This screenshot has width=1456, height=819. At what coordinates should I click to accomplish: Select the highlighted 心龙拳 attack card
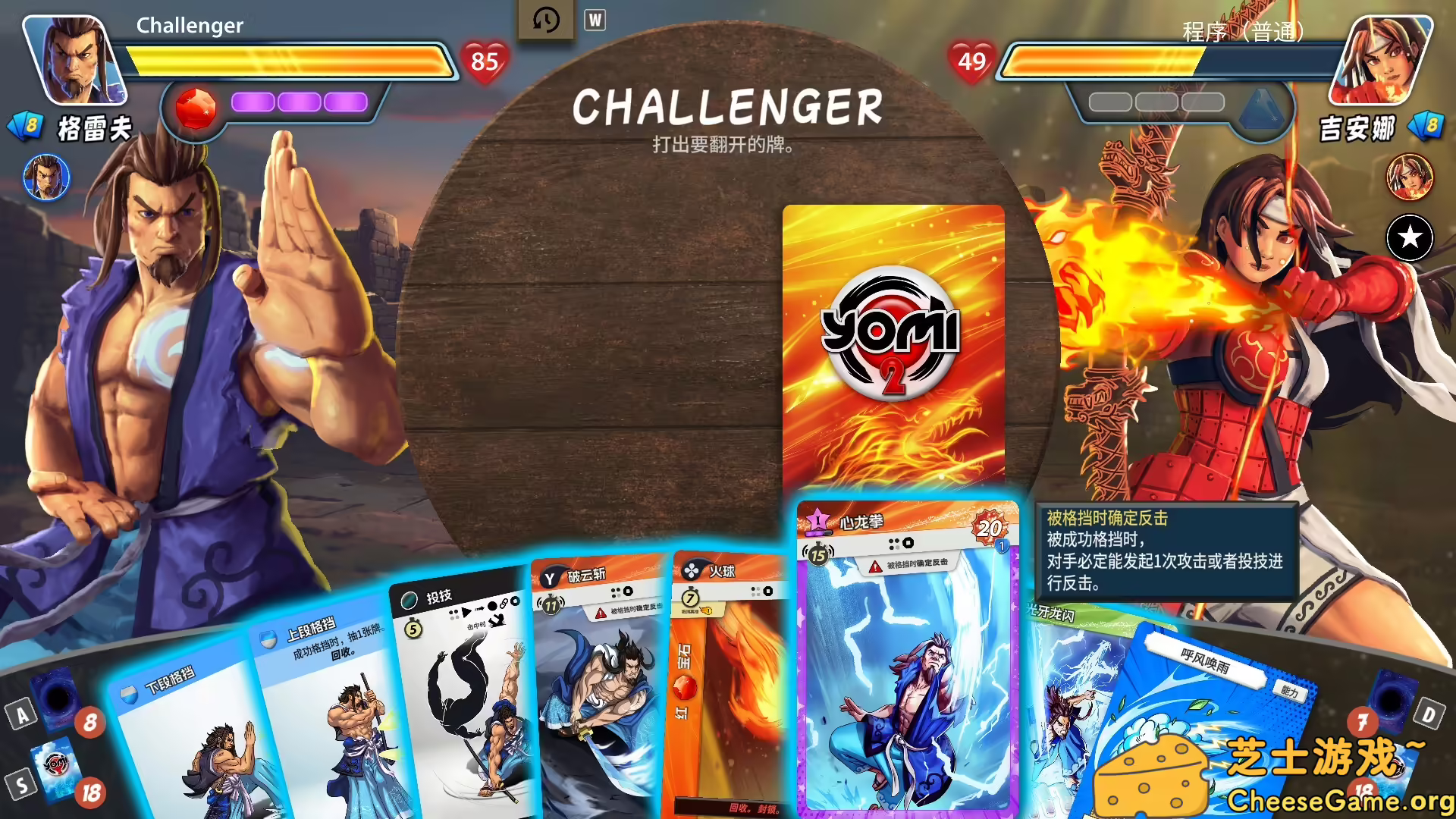pos(907,660)
